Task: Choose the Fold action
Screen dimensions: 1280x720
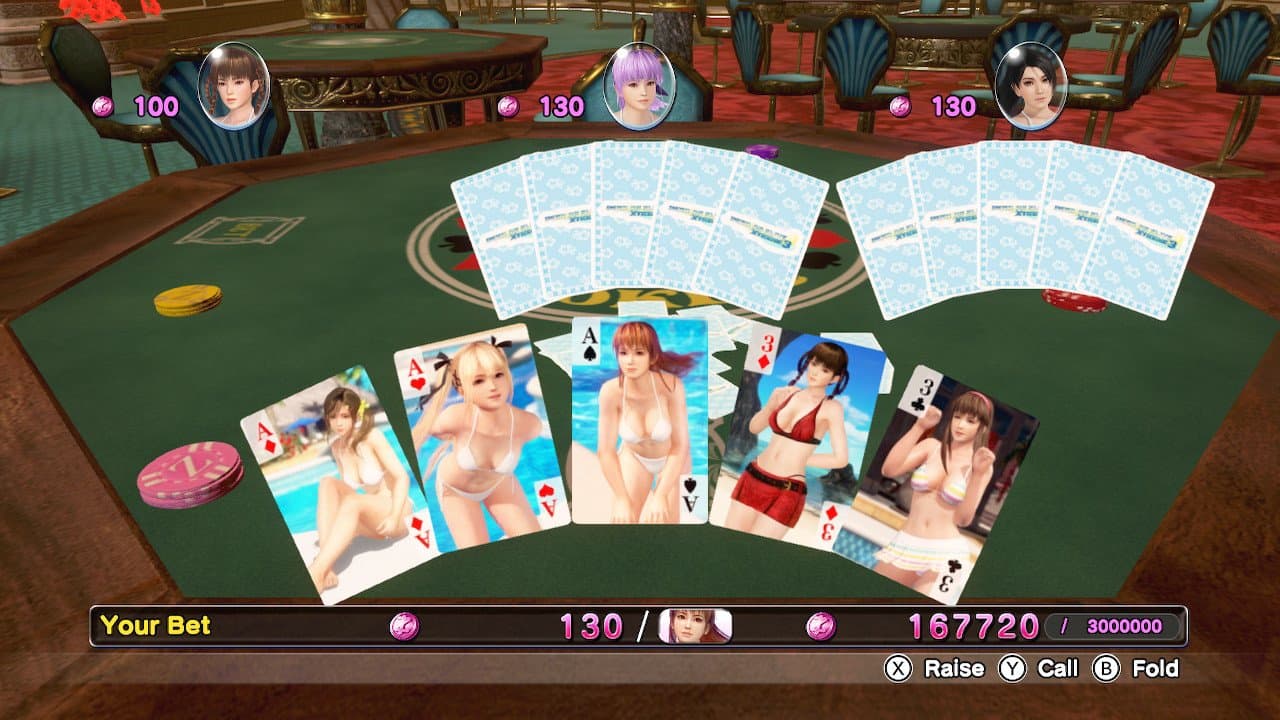Action: pyautogui.click(x=1137, y=668)
